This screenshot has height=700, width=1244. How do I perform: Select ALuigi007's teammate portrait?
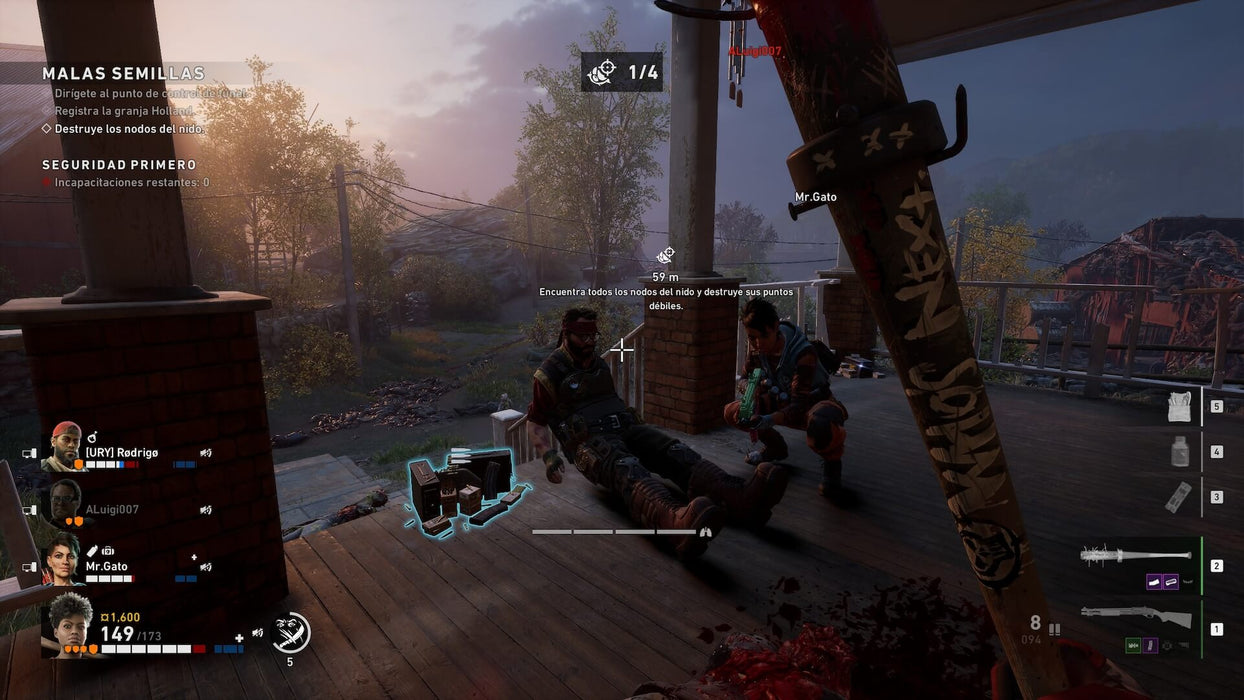tap(65, 503)
